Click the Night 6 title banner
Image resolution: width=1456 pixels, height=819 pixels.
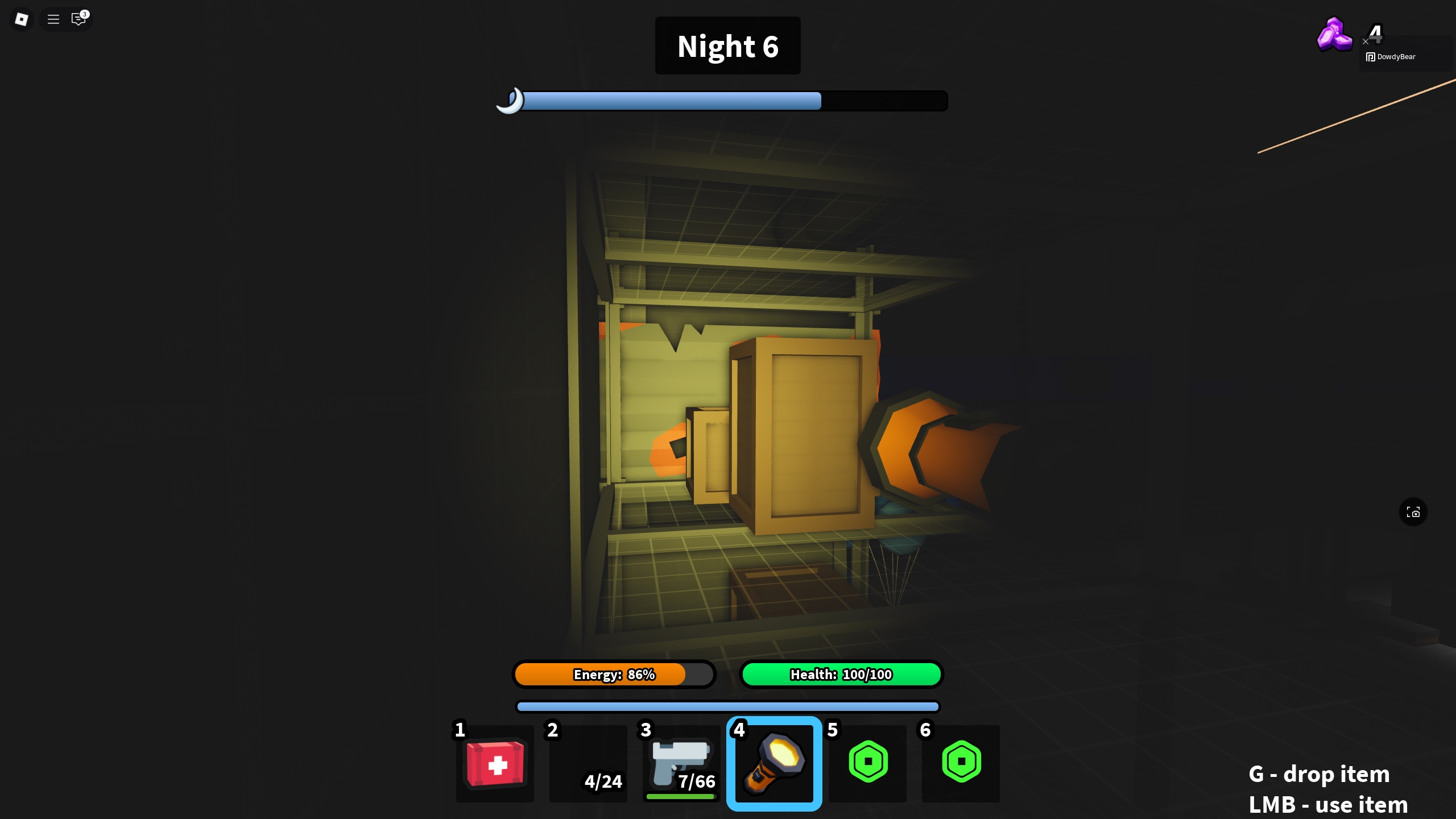click(x=727, y=45)
